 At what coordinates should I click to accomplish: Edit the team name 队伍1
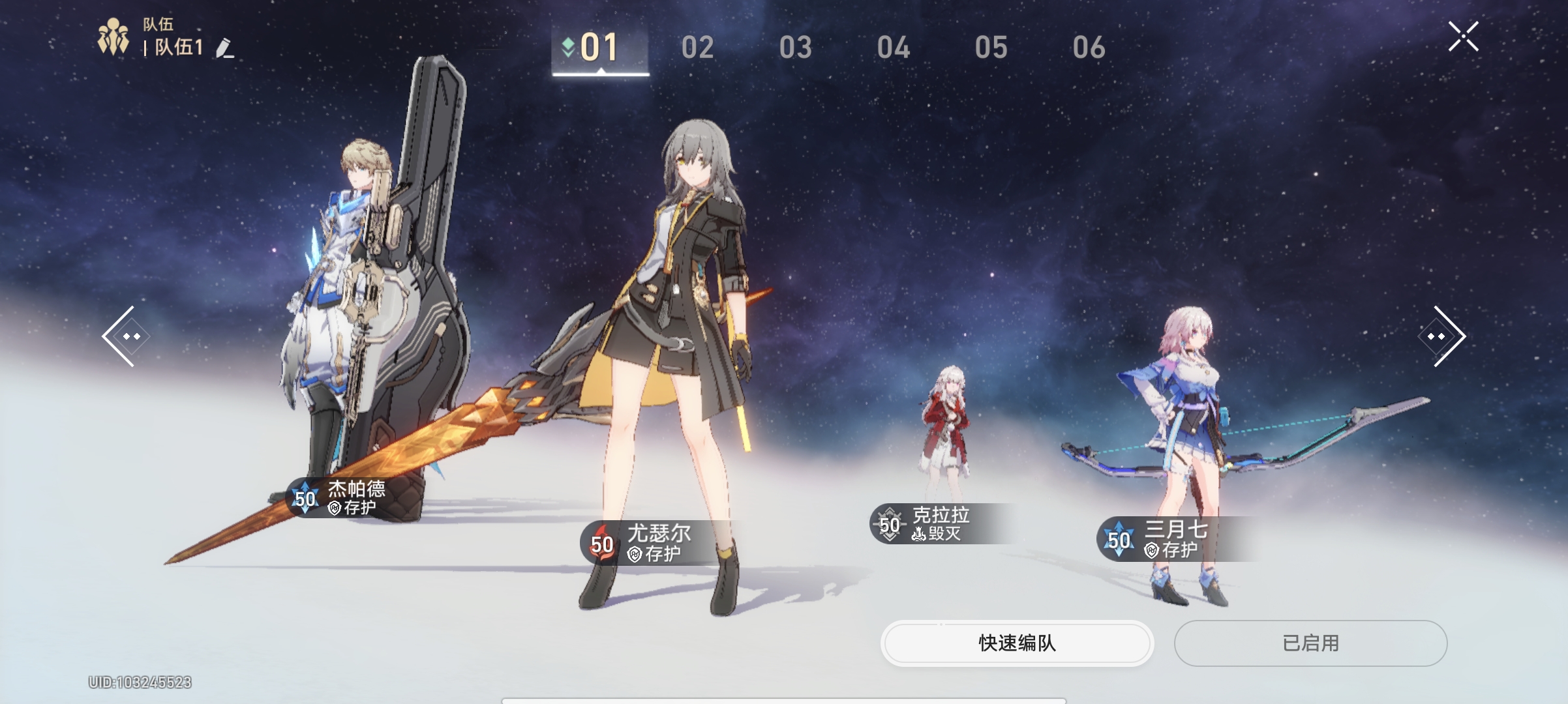click(x=225, y=48)
